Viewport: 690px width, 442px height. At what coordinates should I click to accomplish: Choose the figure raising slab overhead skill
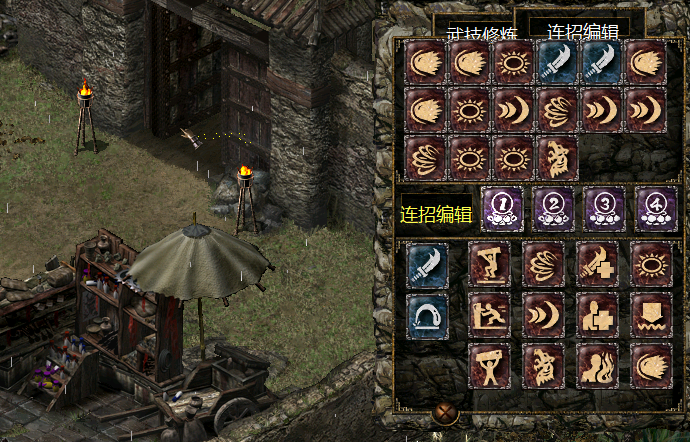coord(490,365)
